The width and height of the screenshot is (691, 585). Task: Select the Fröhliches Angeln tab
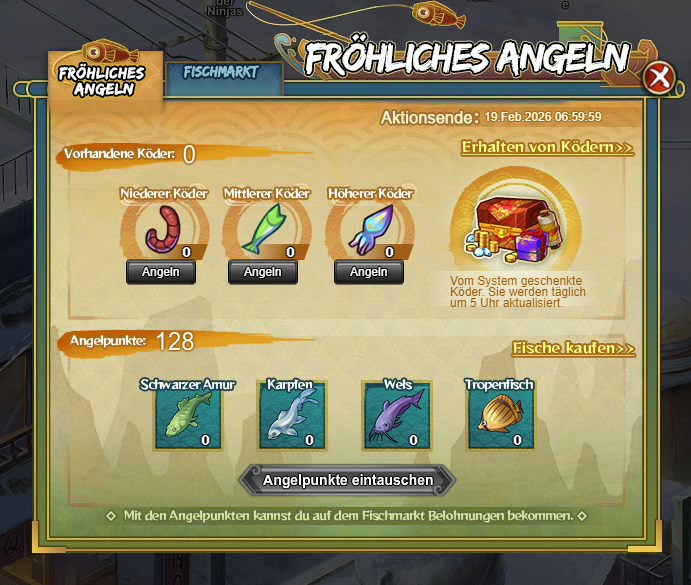(x=101, y=80)
